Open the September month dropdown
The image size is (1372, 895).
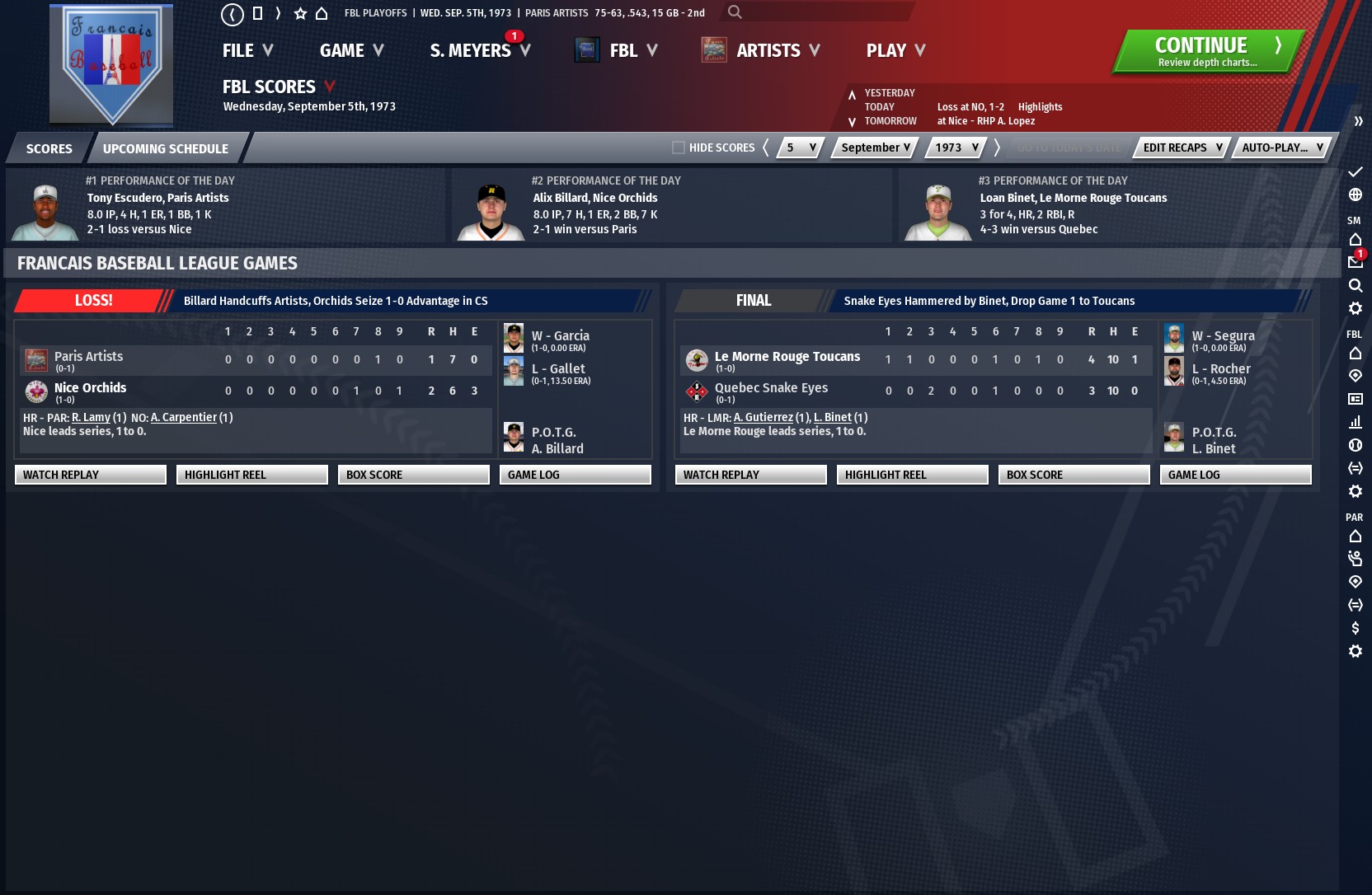pos(875,148)
